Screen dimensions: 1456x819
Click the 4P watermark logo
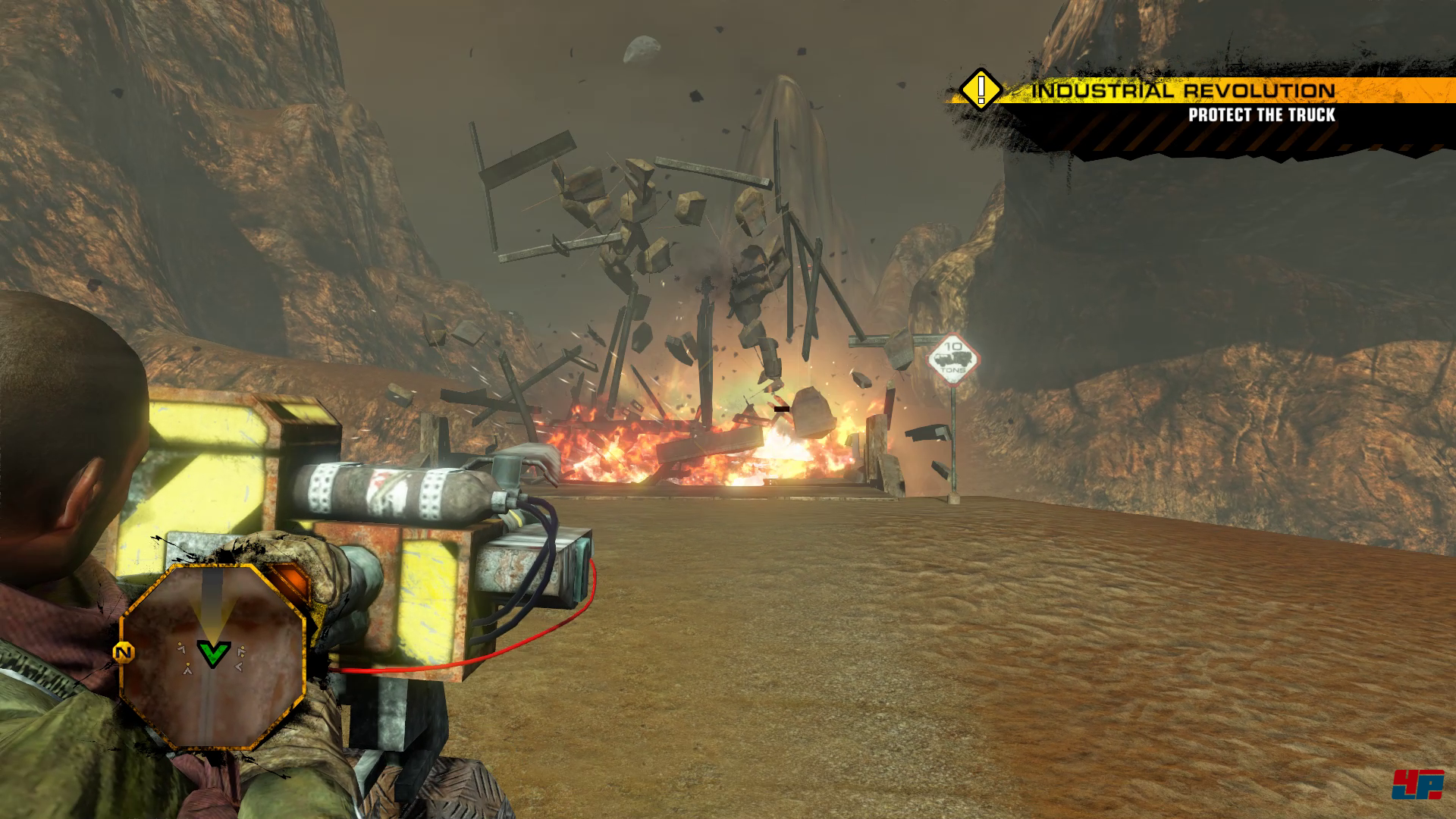point(1417,786)
